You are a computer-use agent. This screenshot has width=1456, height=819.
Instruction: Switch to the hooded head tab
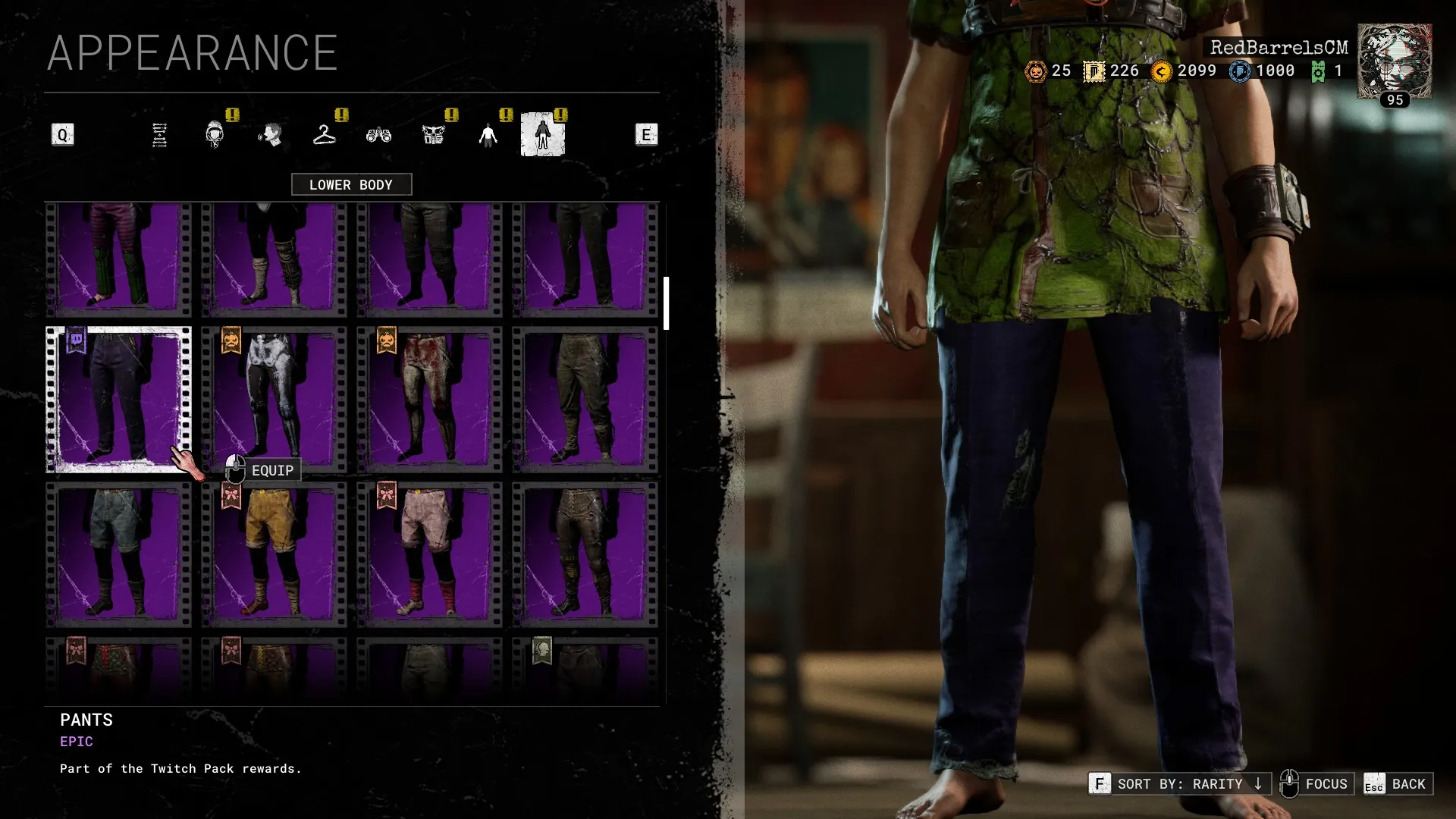(215, 135)
